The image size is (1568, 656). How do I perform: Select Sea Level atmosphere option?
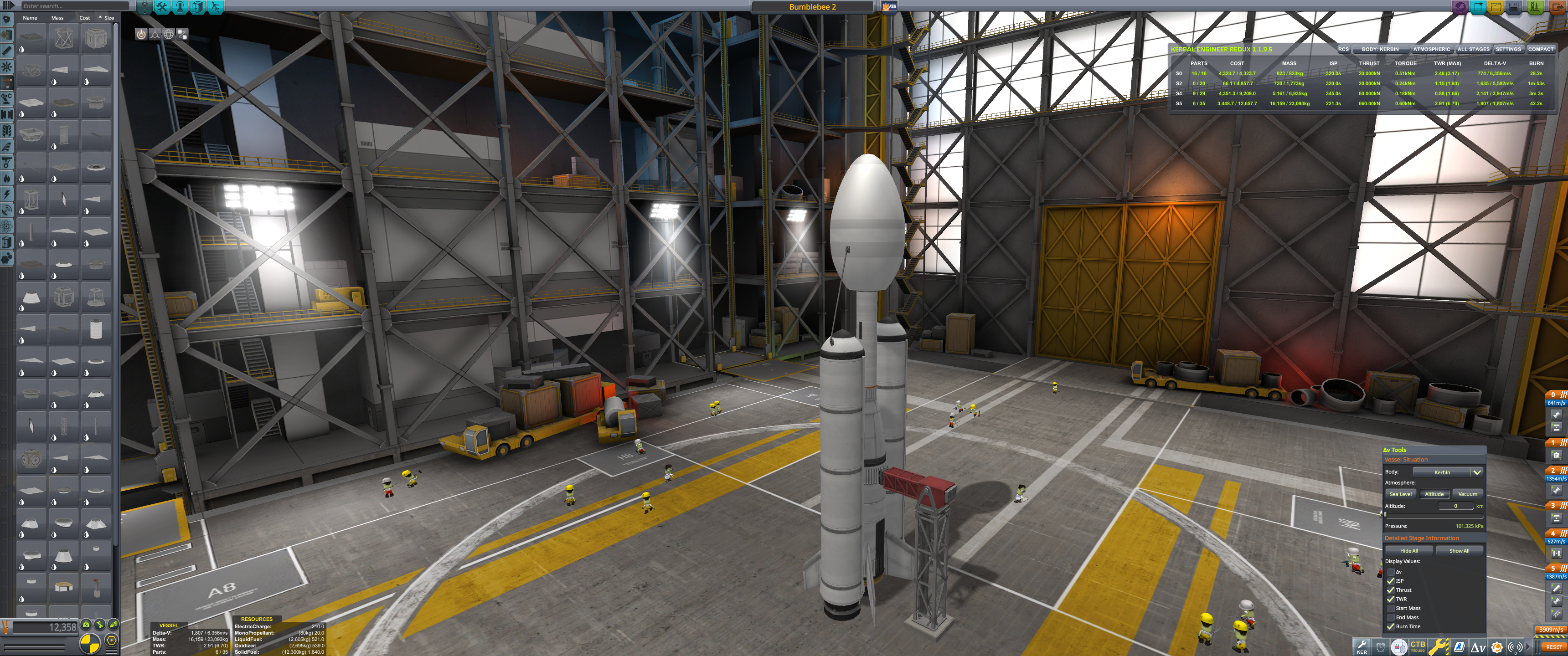1400,494
